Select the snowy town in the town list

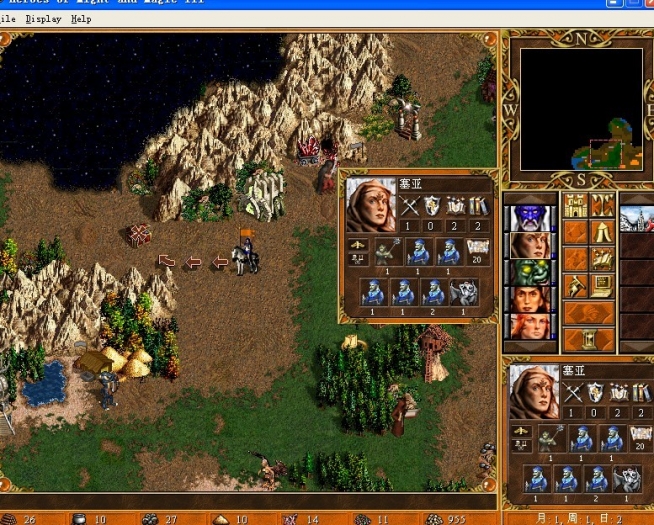[637, 218]
